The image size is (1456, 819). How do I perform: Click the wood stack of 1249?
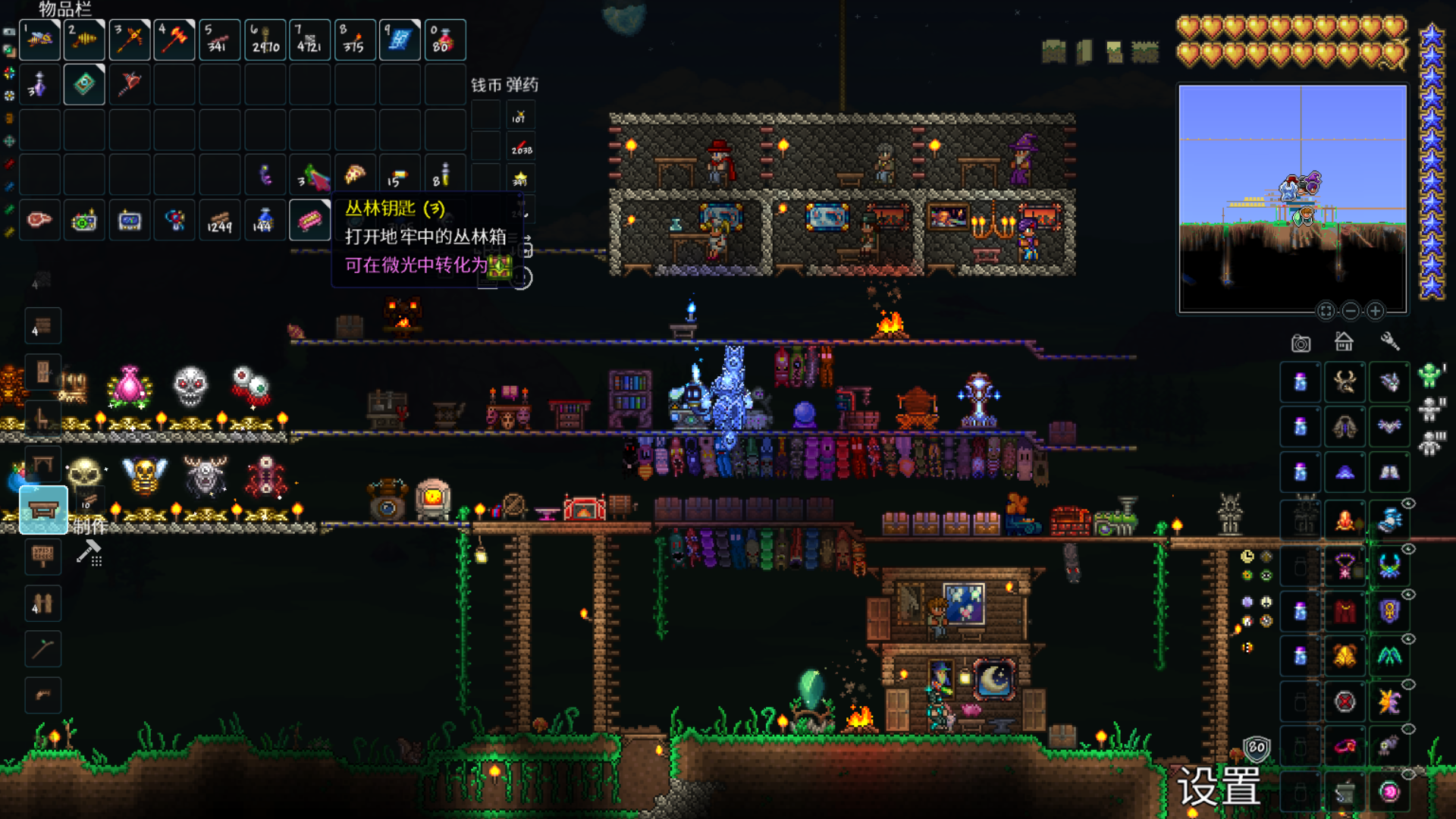[220, 221]
